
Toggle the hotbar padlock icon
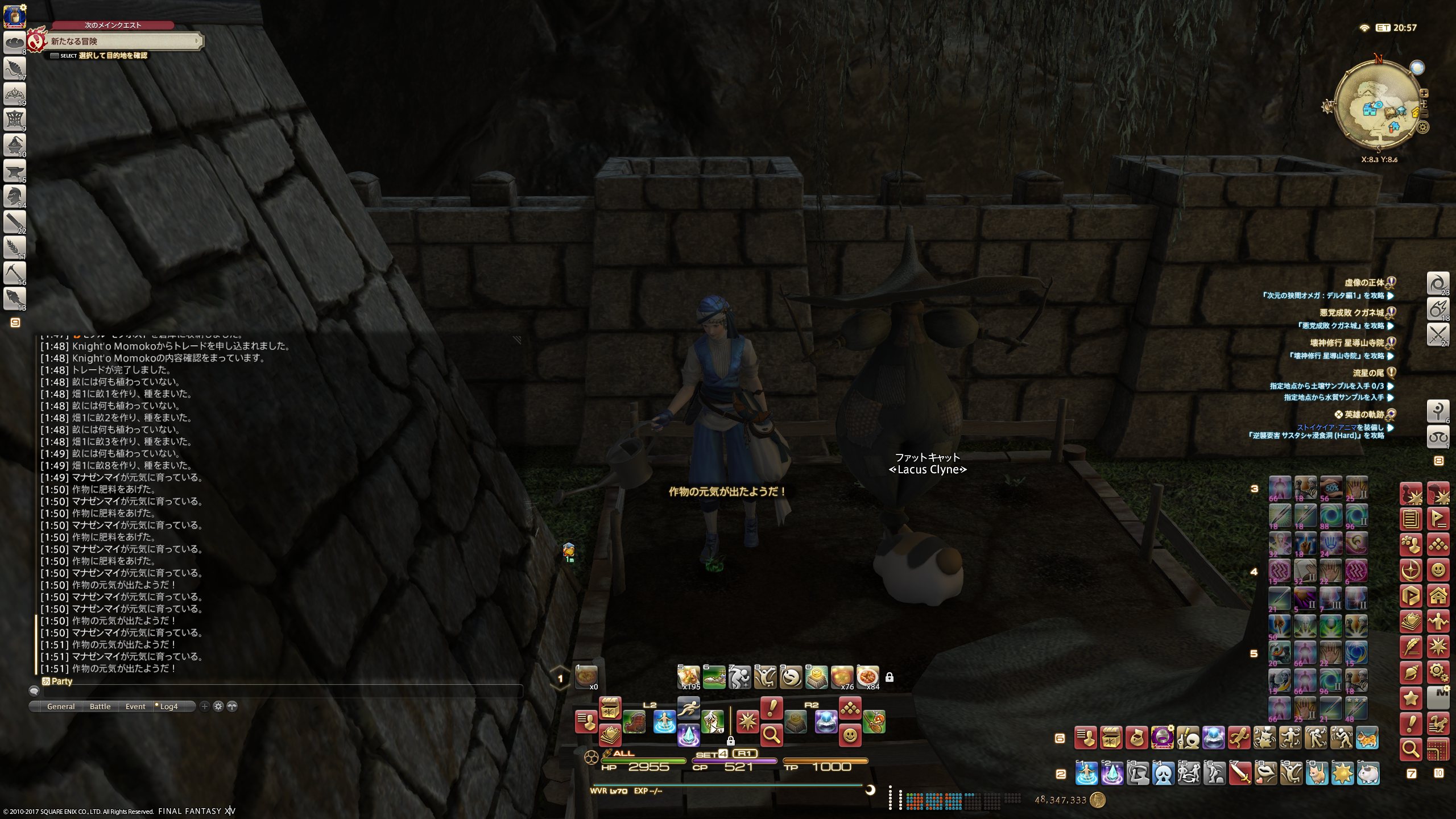point(890,677)
